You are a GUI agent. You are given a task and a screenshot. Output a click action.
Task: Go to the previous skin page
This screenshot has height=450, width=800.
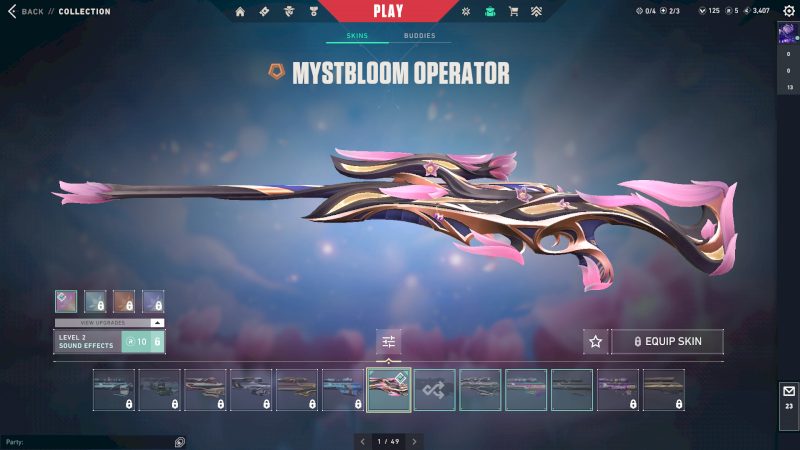coord(363,441)
